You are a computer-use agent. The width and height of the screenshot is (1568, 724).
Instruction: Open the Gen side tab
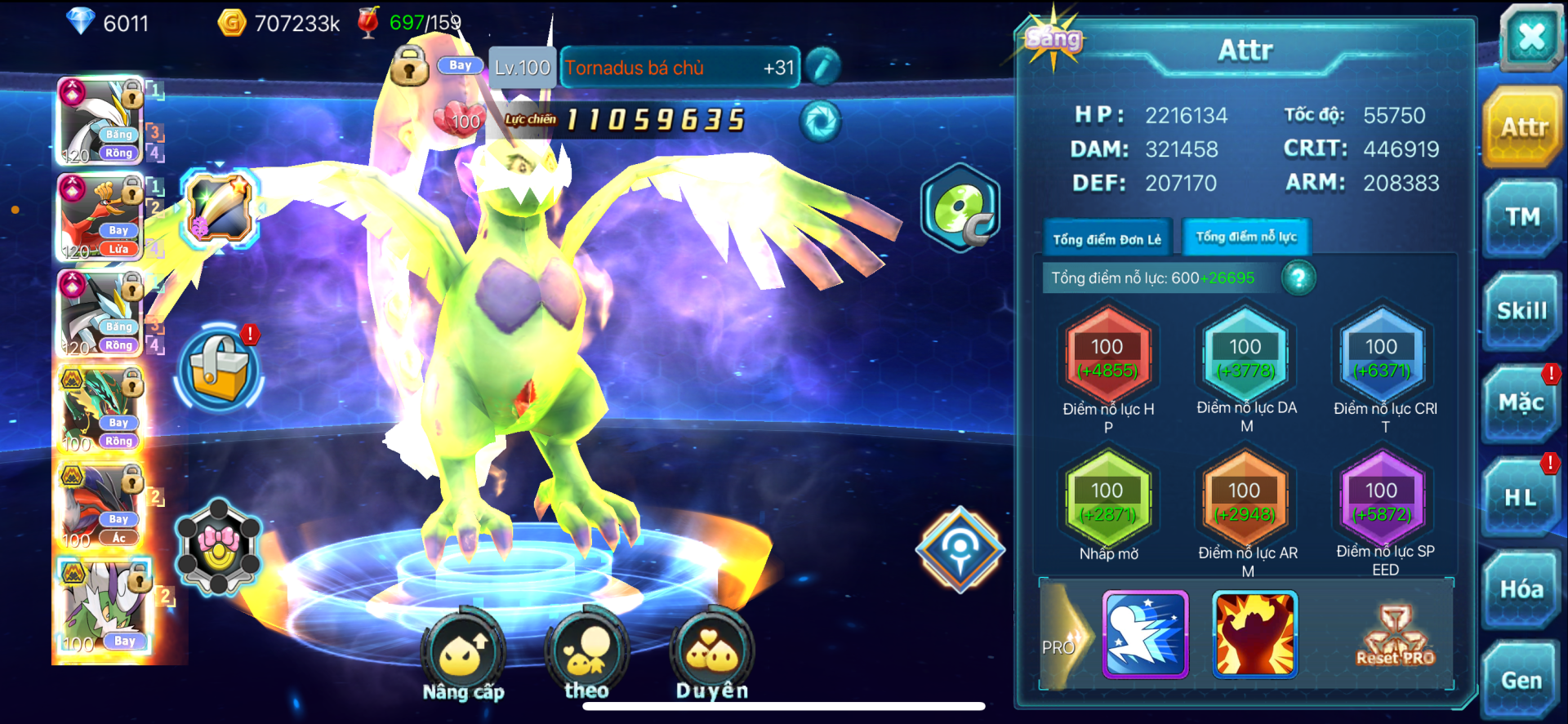point(1521,681)
